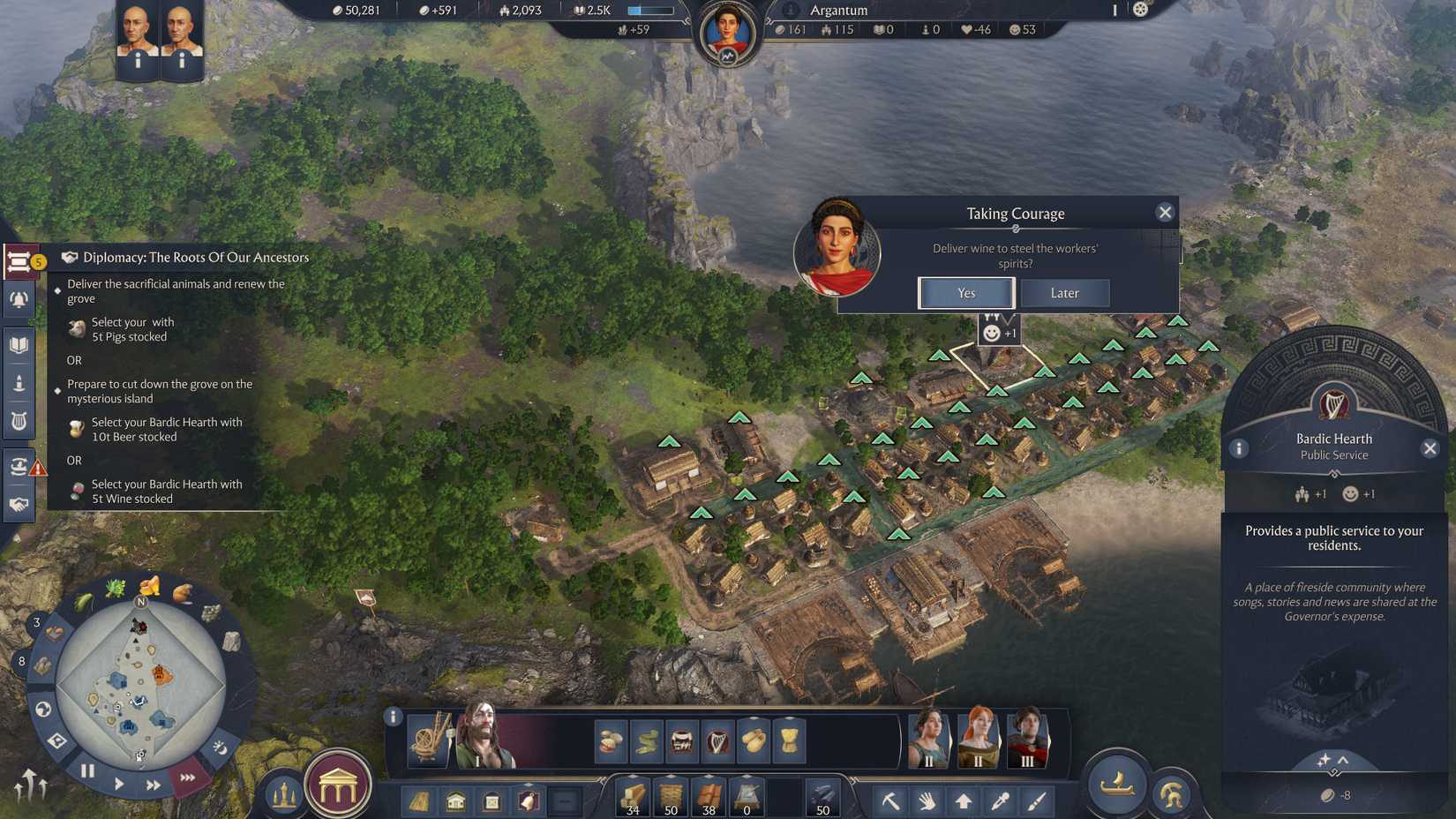Open the ship fleet menu near minimap
1456x819 pixels.
pos(1115,785)
